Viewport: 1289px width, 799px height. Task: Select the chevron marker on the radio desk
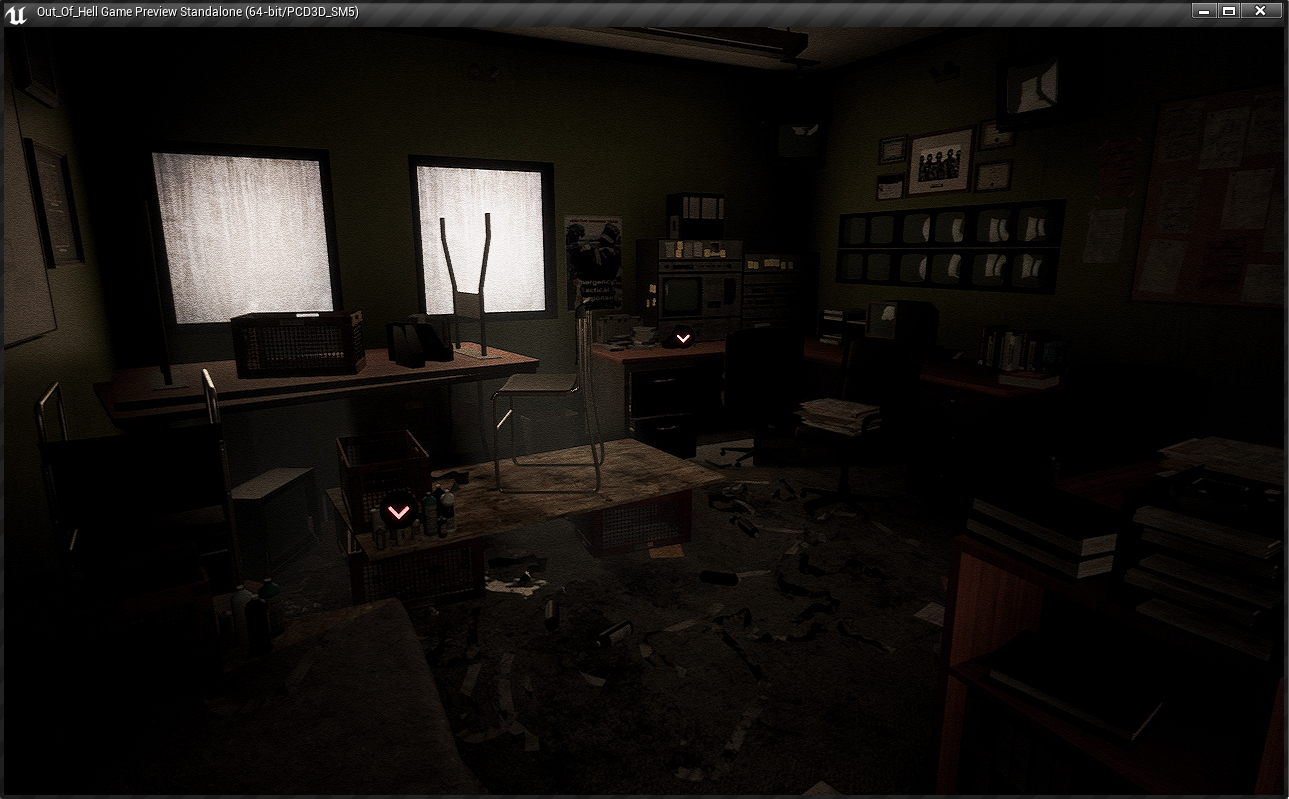tap(683, 338)
